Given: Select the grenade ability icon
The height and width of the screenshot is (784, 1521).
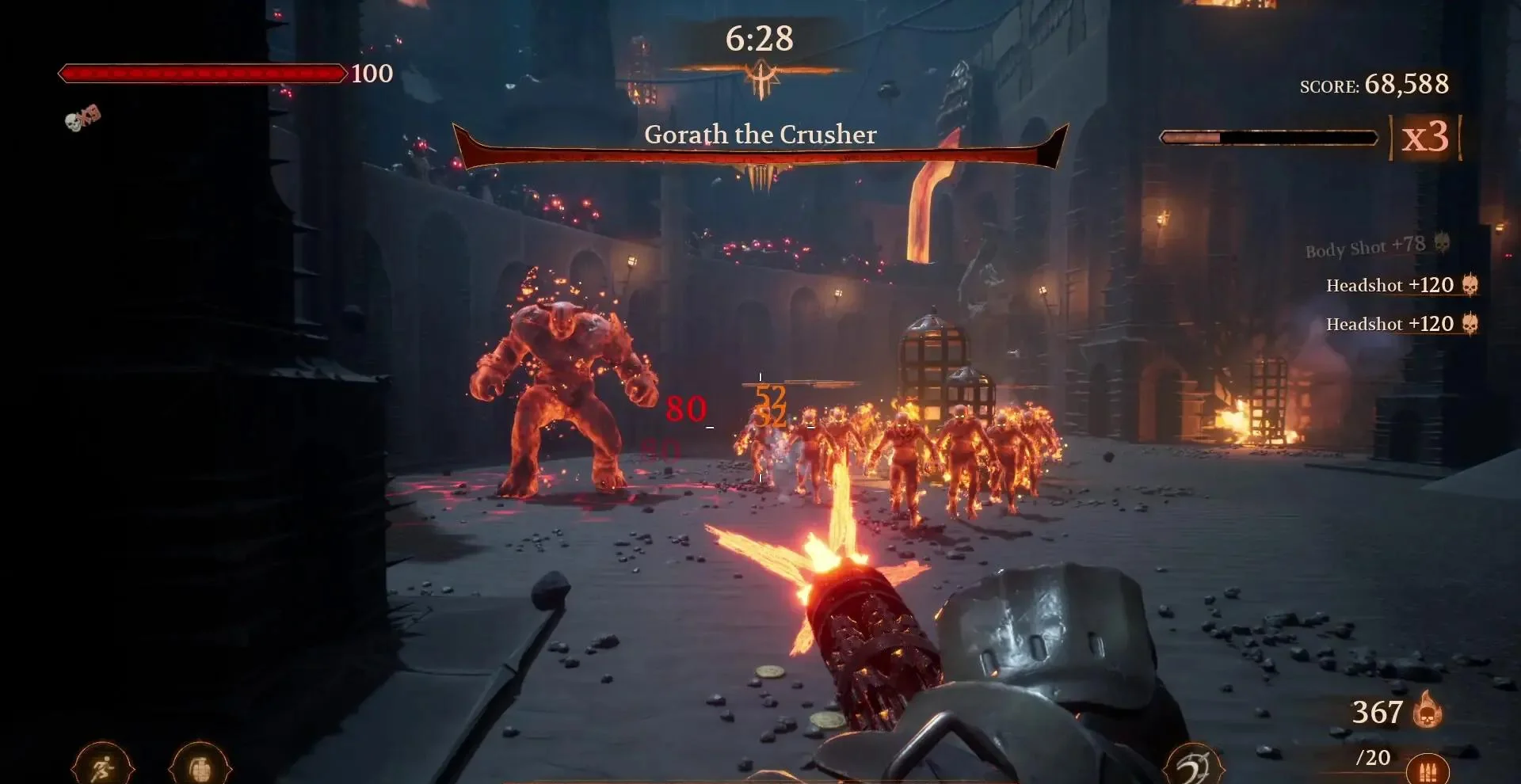Looking at the screenshot, I should point(200,767).
